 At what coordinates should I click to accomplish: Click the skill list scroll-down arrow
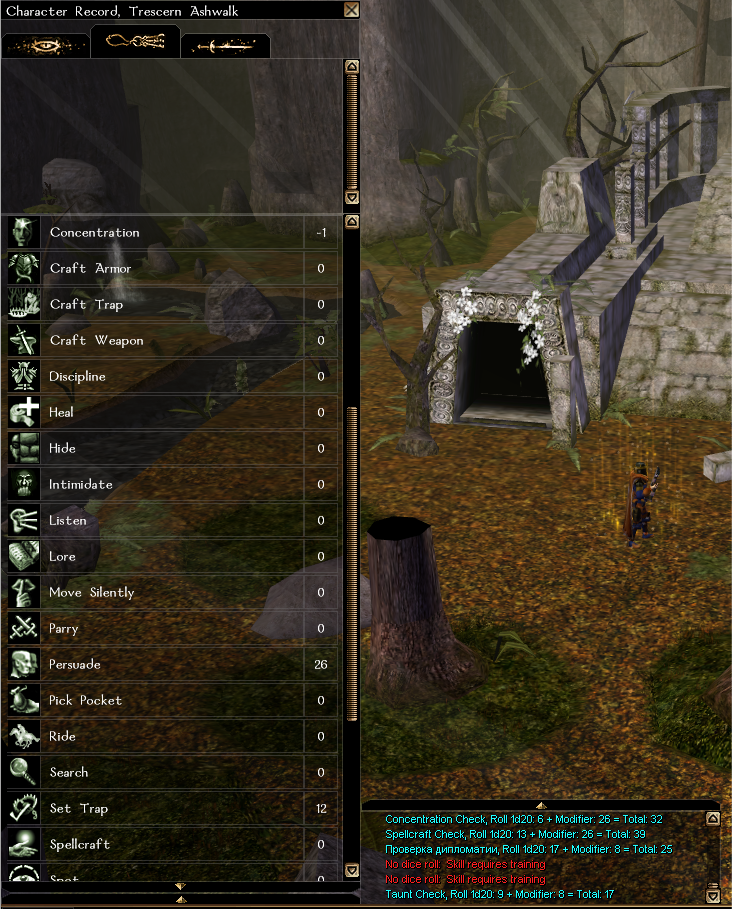click(x=351, y=870)
